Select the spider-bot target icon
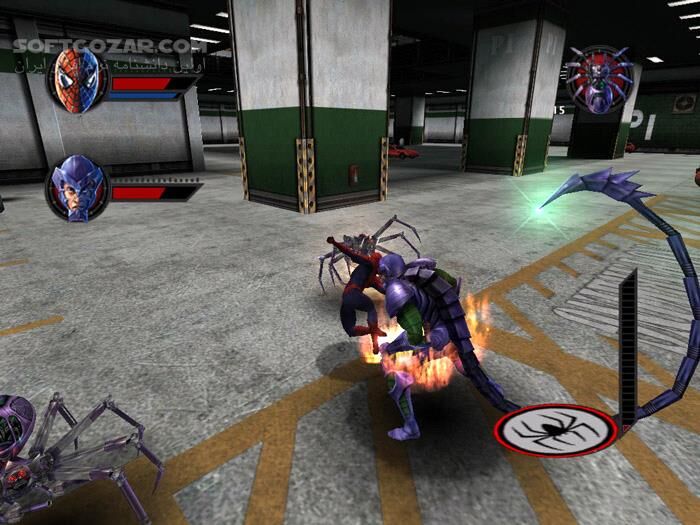The height and width of the screenshot is (525, 700). 597,76
